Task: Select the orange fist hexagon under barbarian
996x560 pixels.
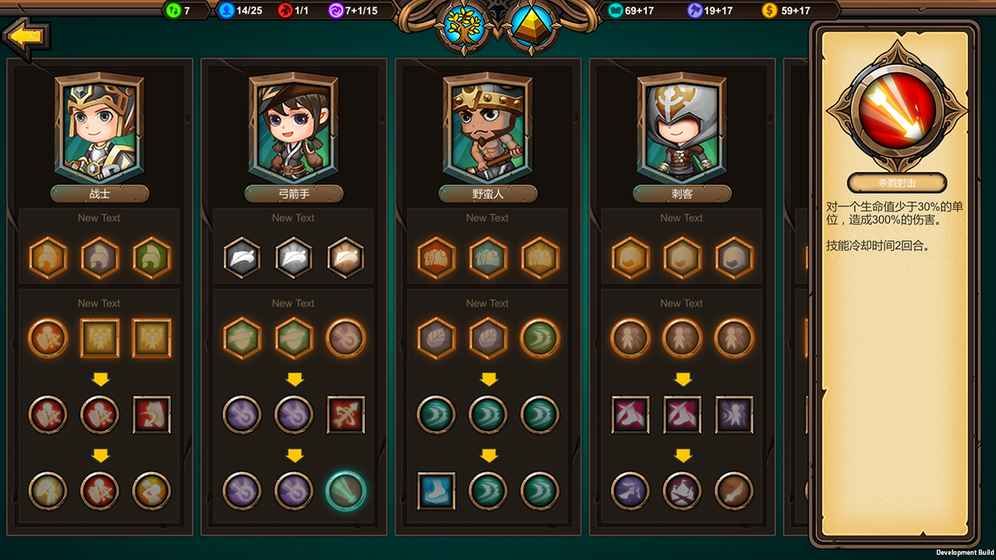Action: (x=436, y=257)
